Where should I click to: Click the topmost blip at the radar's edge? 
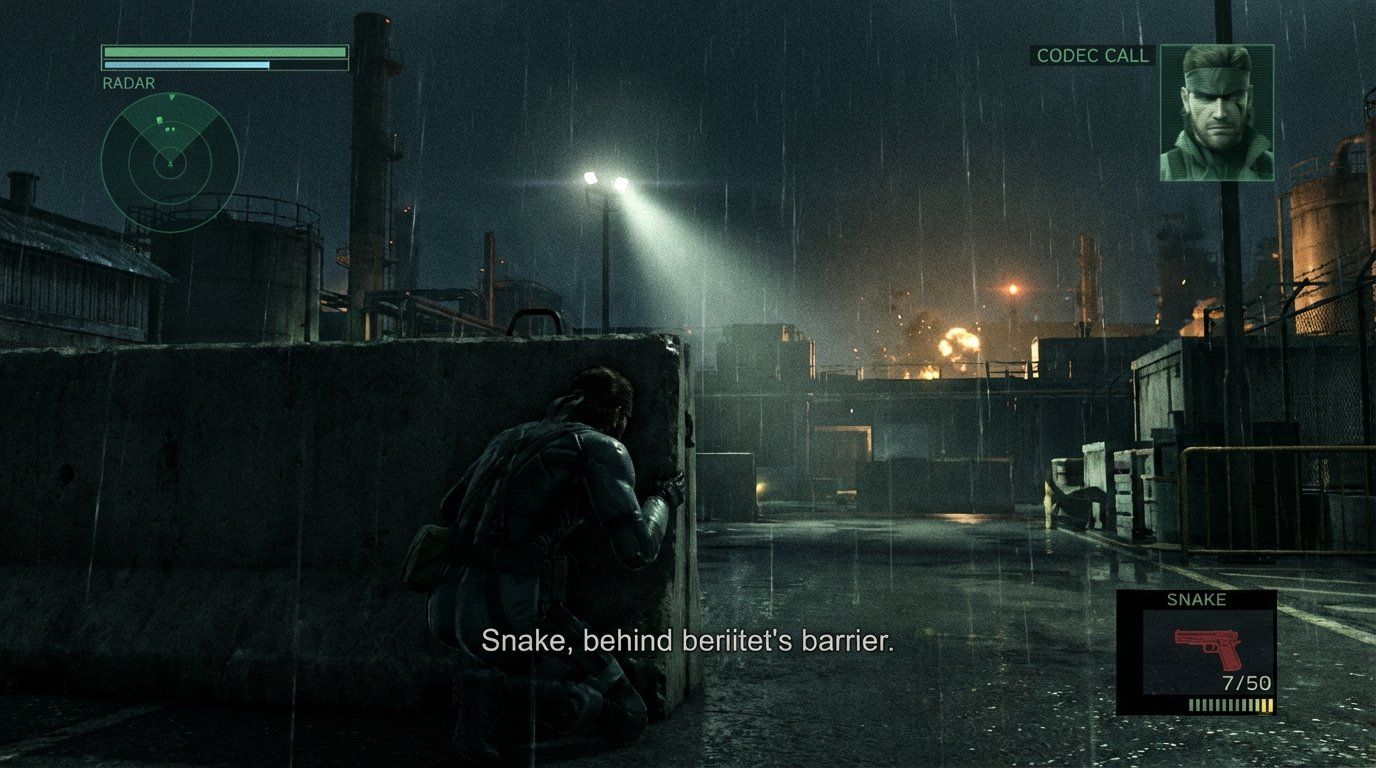(x=171, y=97)
